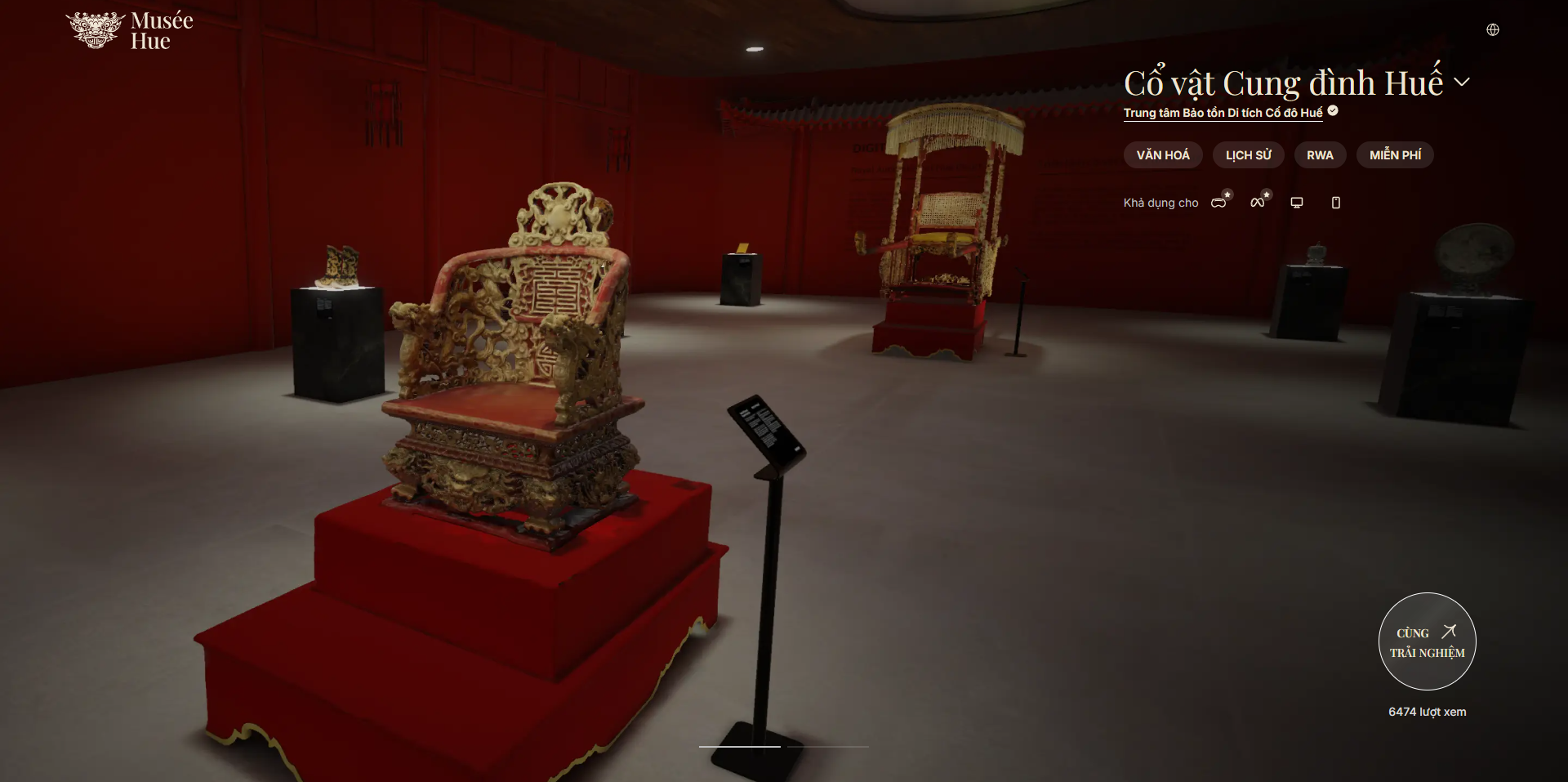Open the language globe icon

point(1494,29)
